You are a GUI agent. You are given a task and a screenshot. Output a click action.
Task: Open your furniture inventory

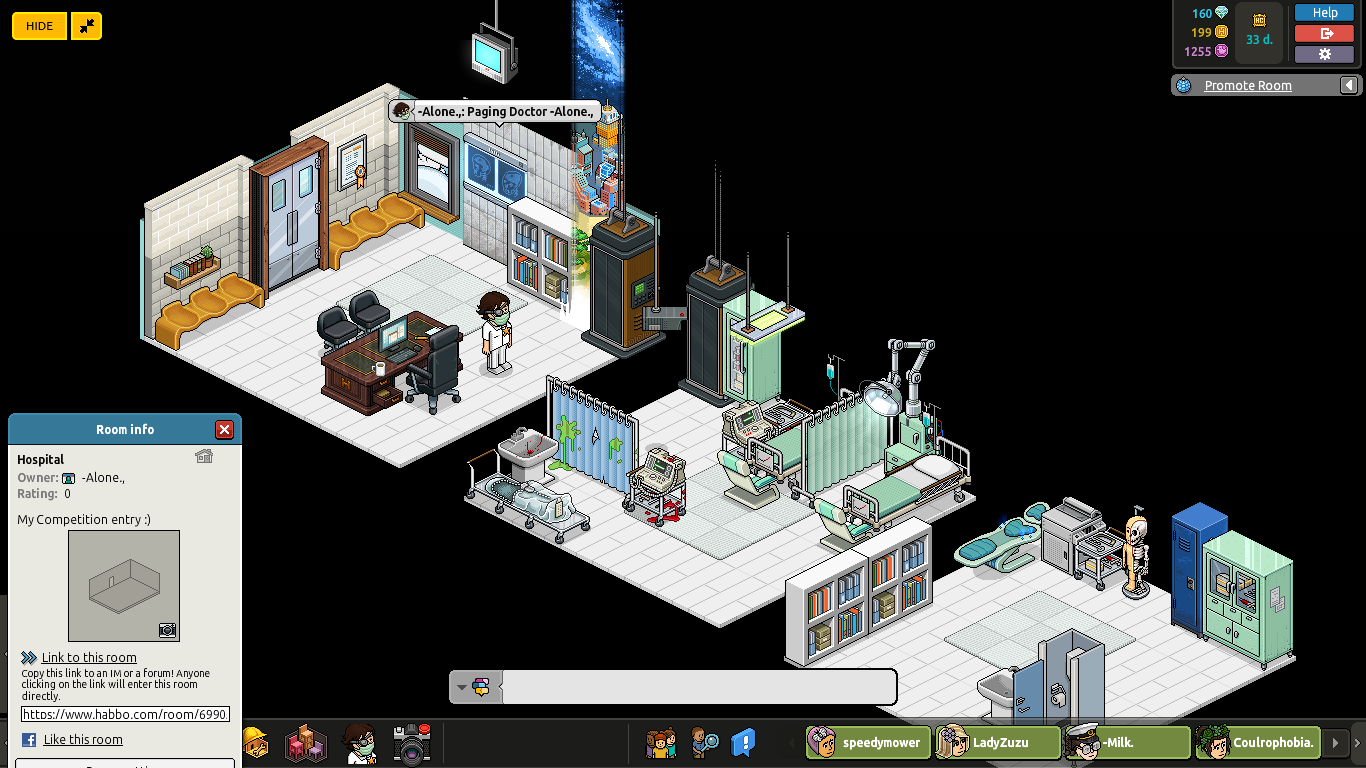coord(305,742)
